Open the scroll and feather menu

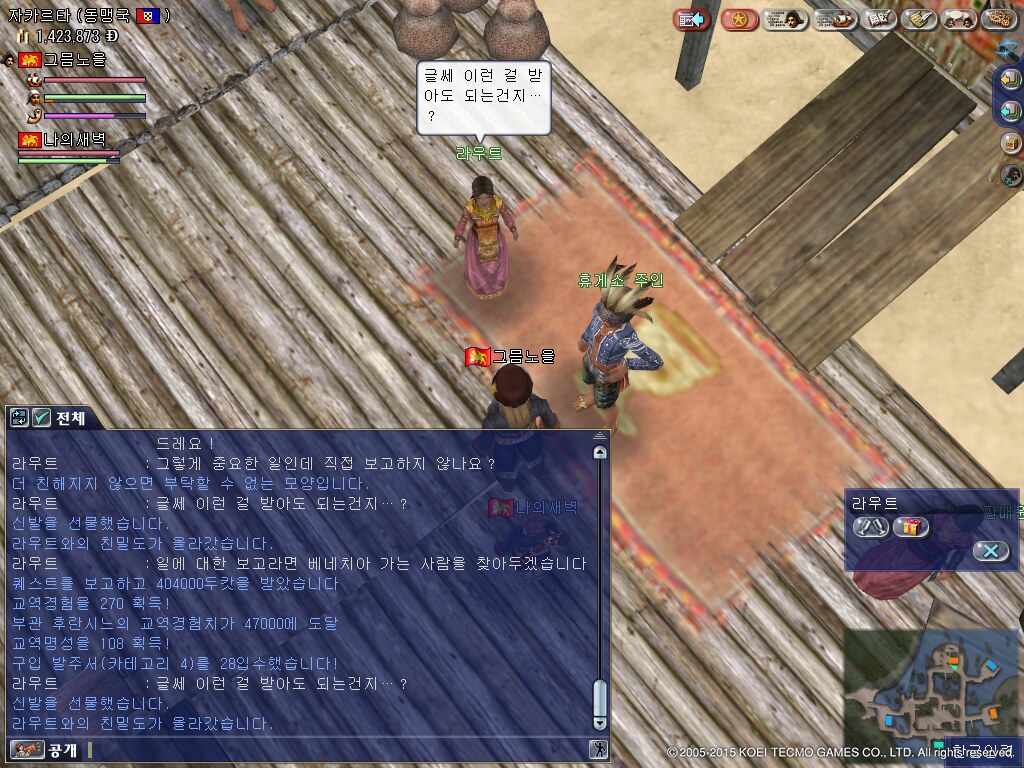pos(918,19)
